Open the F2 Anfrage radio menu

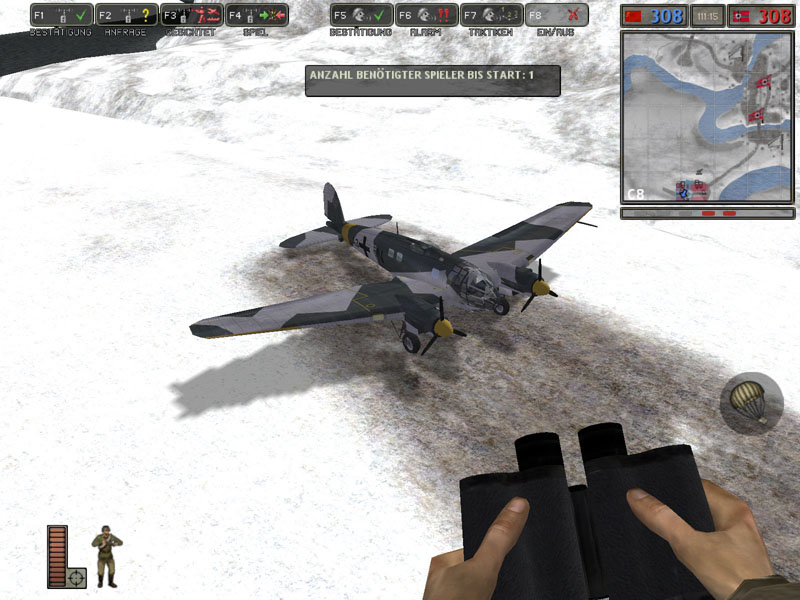127,15
